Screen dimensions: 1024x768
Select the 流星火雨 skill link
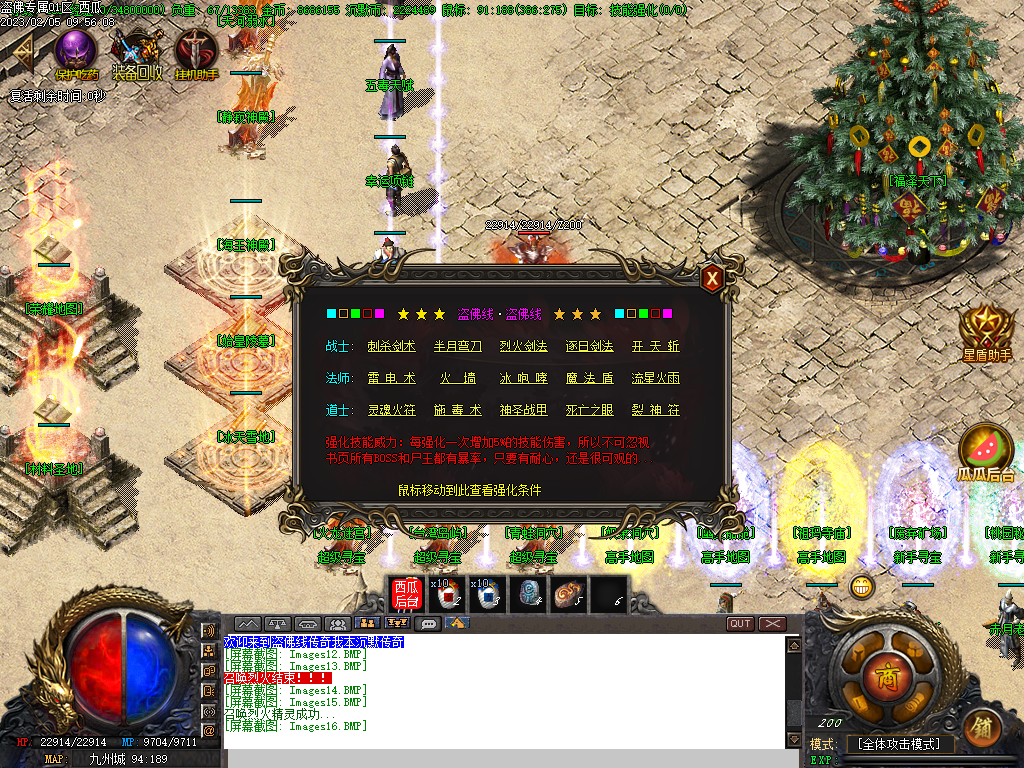(656, 378)
